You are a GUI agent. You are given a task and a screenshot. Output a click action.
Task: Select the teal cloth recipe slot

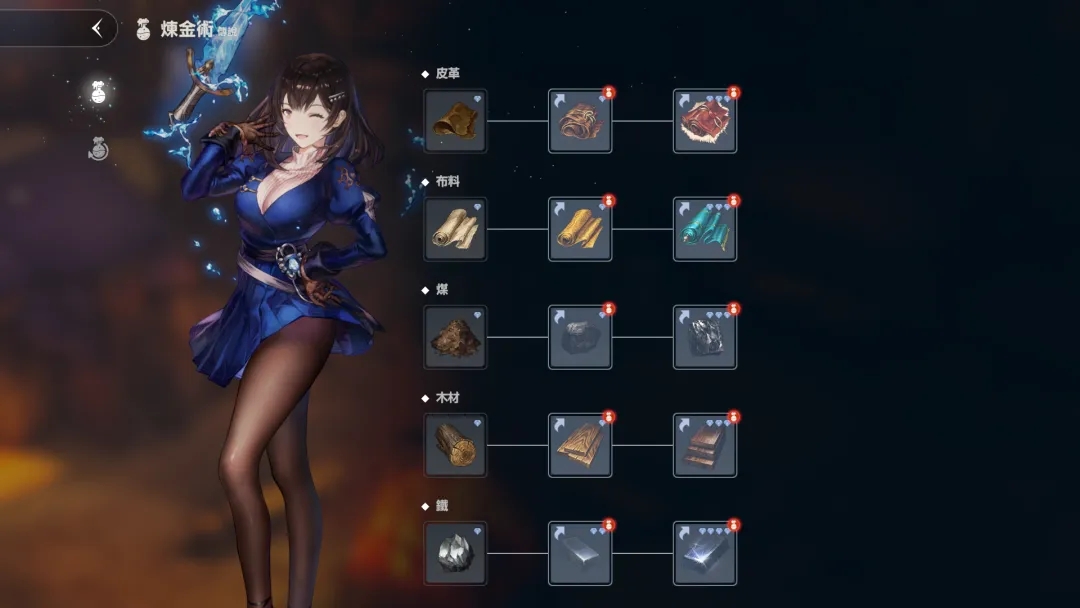705,229
